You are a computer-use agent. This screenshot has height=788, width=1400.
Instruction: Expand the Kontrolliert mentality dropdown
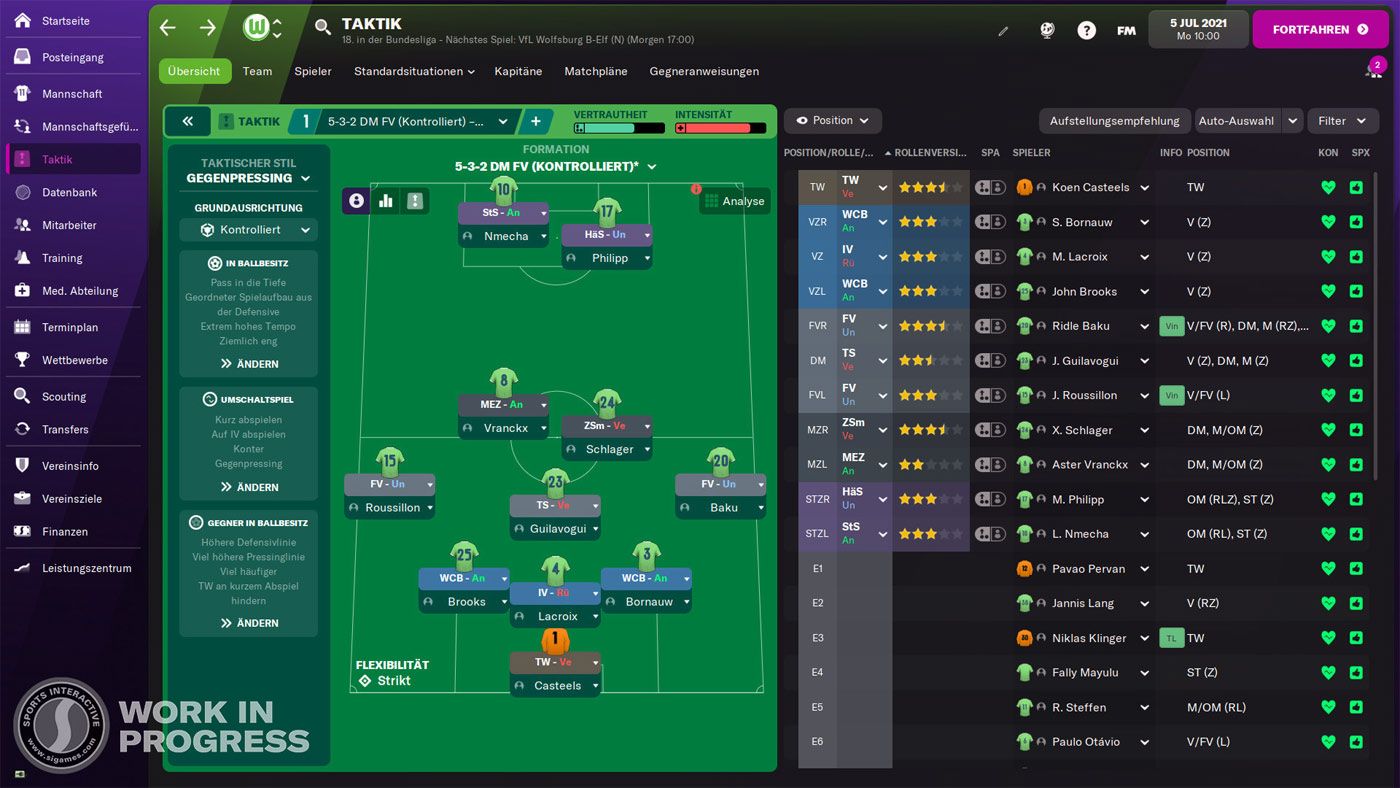tap(248, 229)
